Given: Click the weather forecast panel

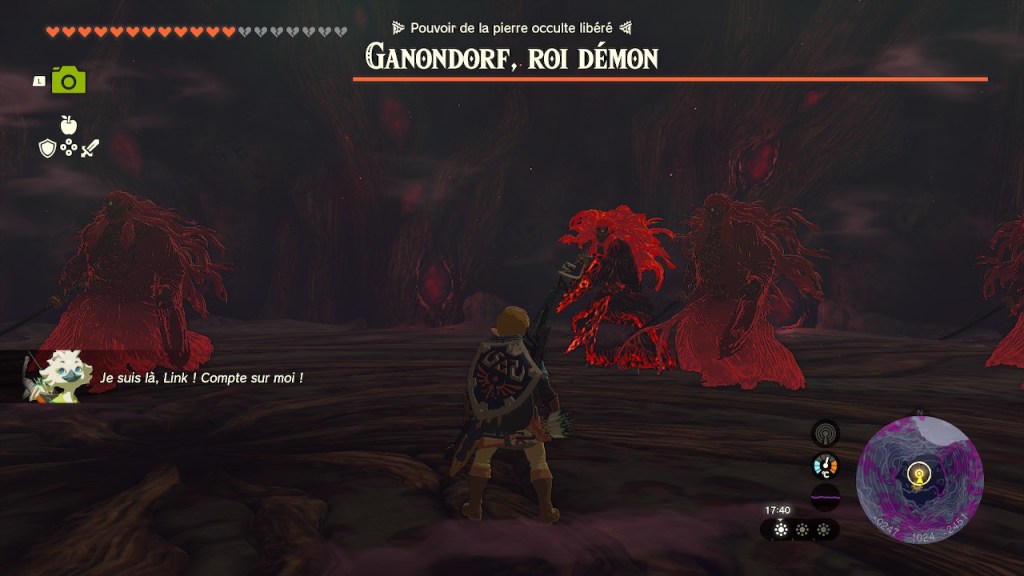Looking at the screenshot, I should (801, 530).
